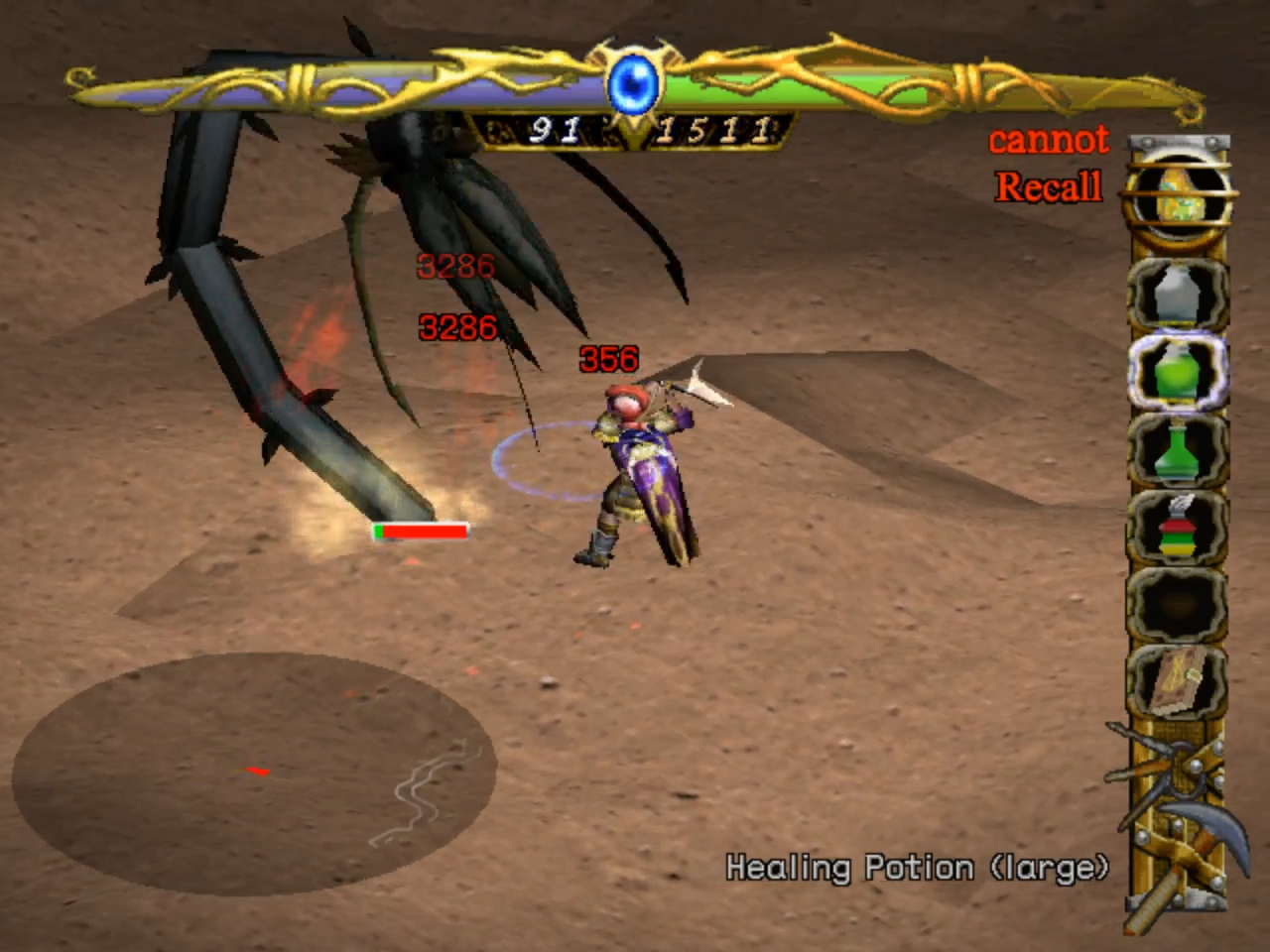The width and height of the screenshot is (1270, 952).
Task: Click the '1511' health value plaque
Action: 717,128
